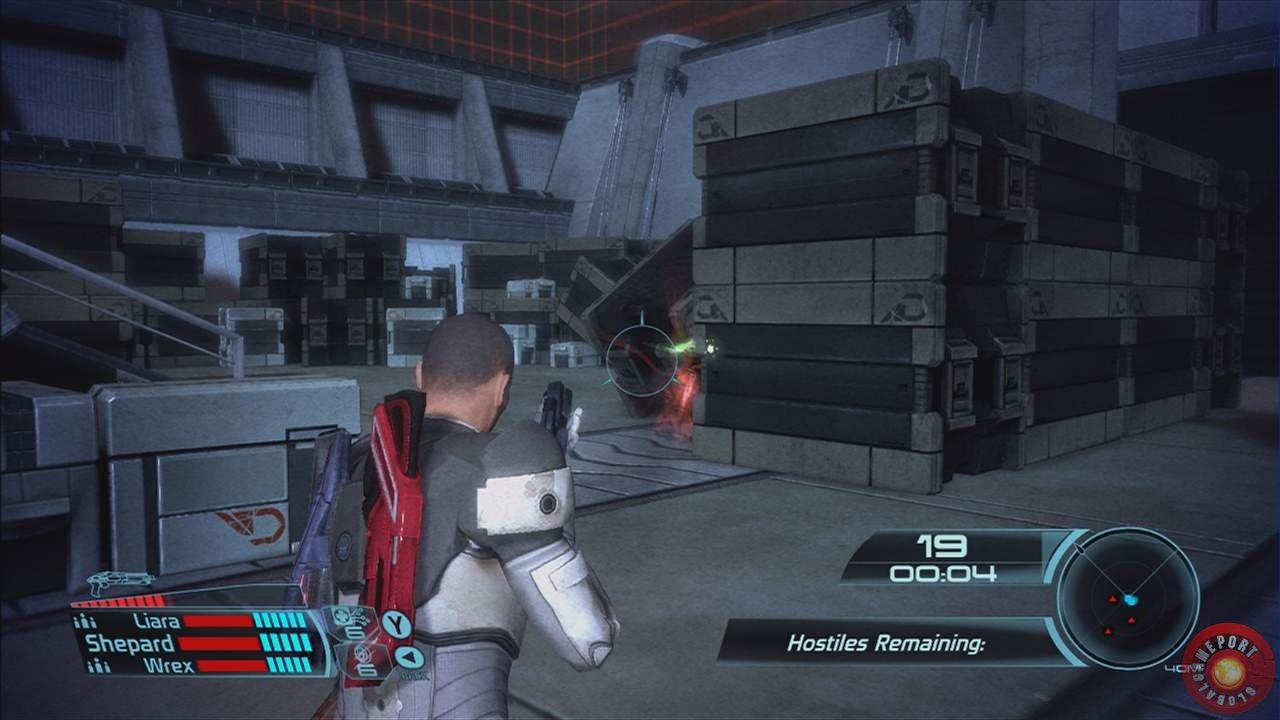Select the pistol weapon icon

120,581
